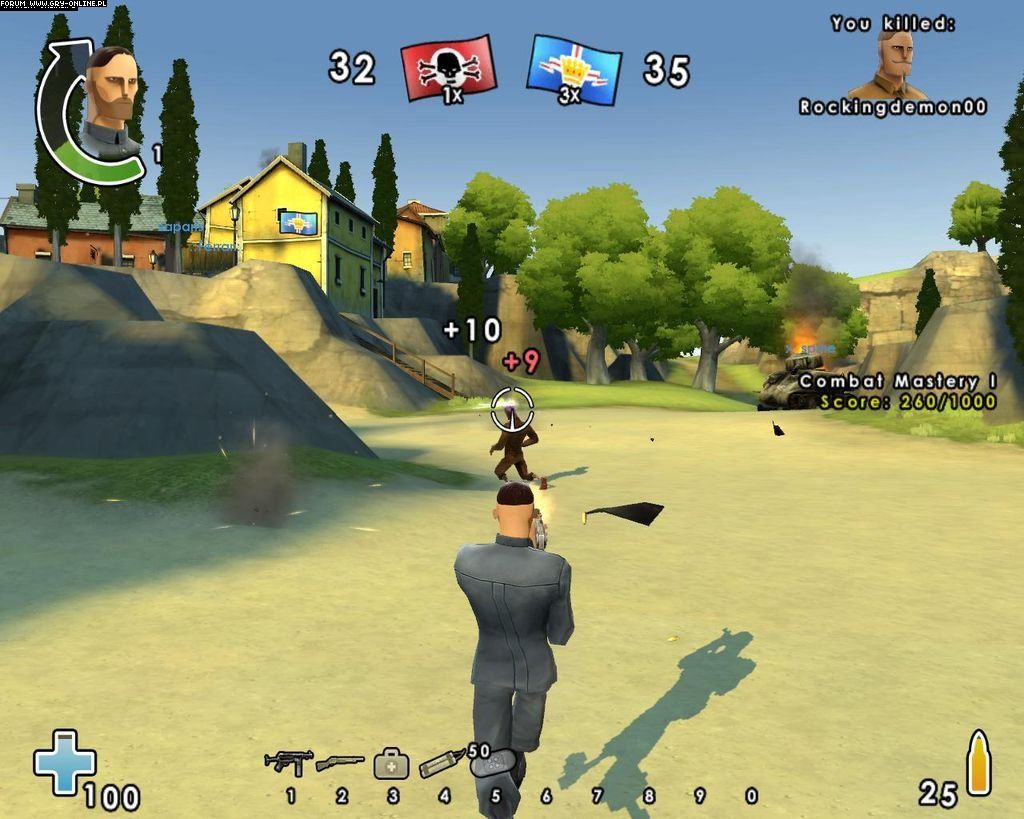The width and height of the screenshot is (1024, 819).
Task: Click the red skull team flag
Action: 448,68
